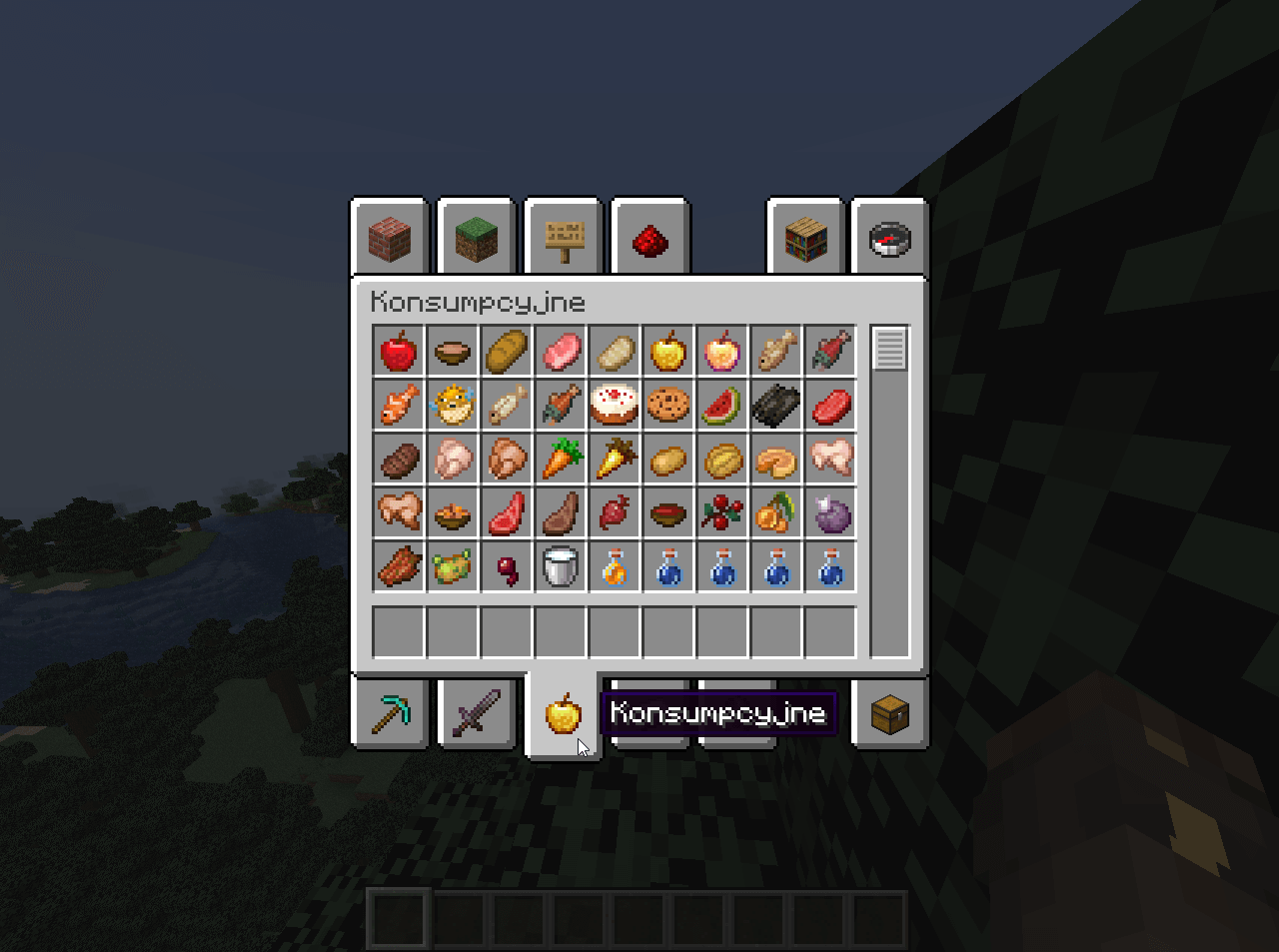Pick the red apple item
1279x952 pixels.
pos(399,352)
